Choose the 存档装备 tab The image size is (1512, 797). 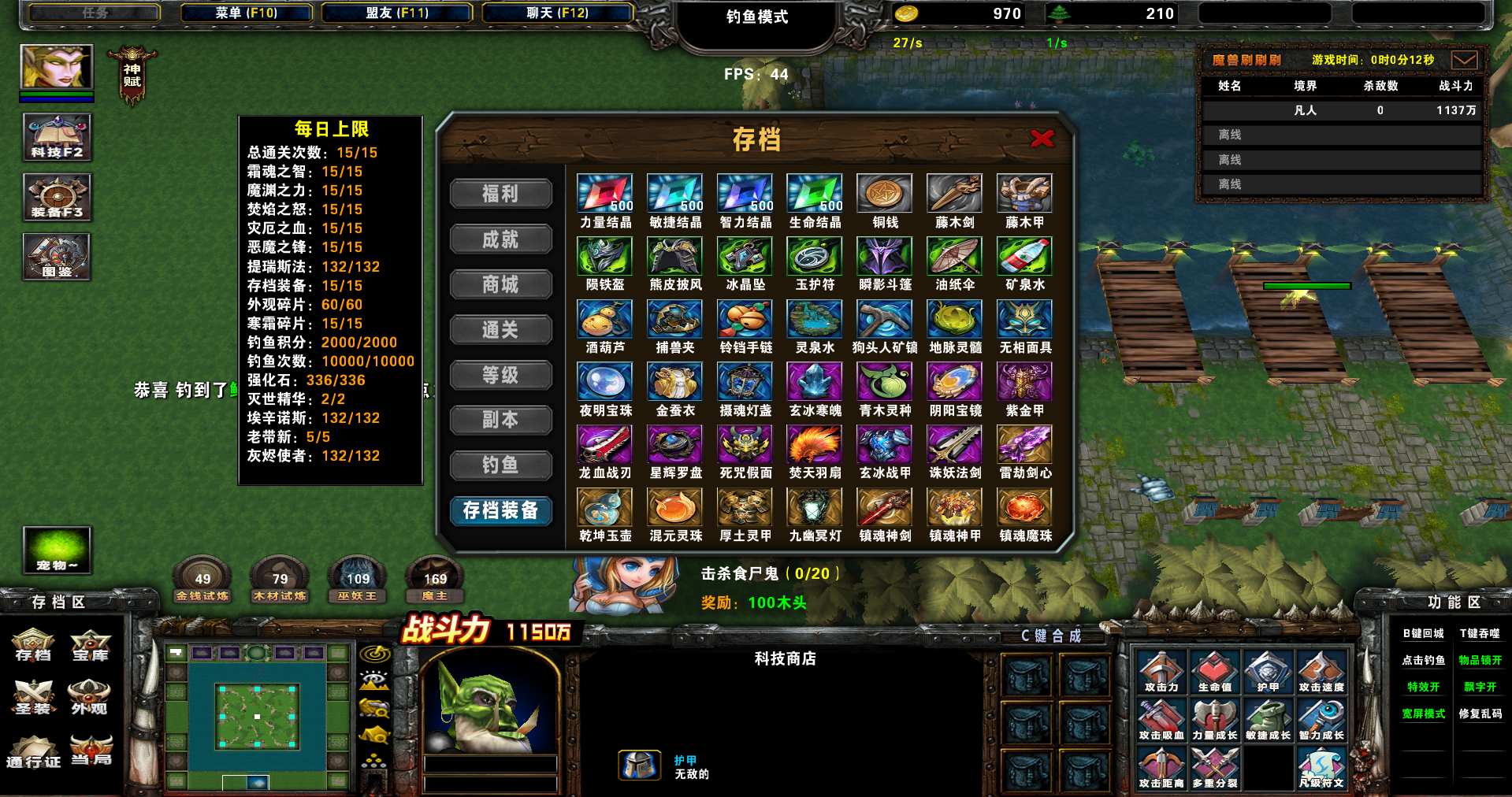pyautogui.click(x=500, y=510)
